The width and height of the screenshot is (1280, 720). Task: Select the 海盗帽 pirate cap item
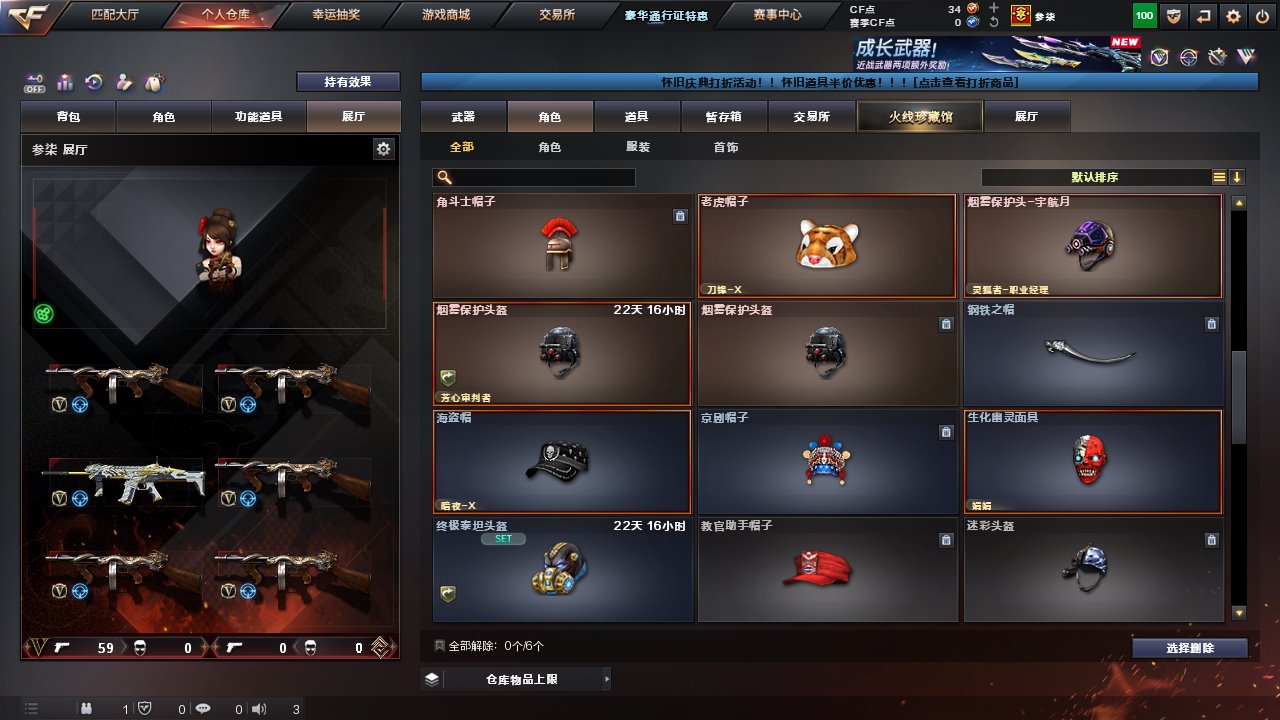point(562,462)
